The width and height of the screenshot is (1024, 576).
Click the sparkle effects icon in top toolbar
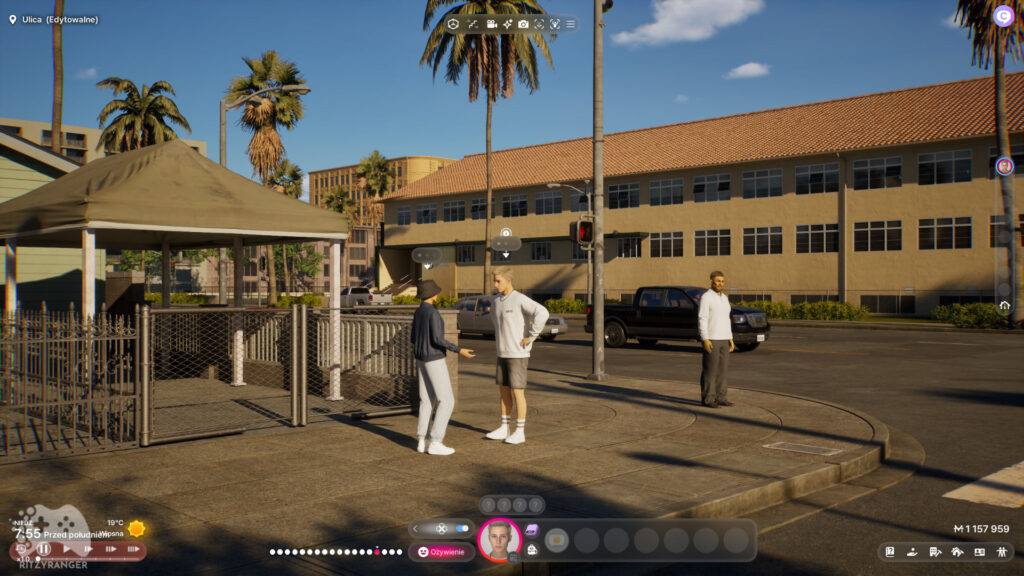pos(507,24)
